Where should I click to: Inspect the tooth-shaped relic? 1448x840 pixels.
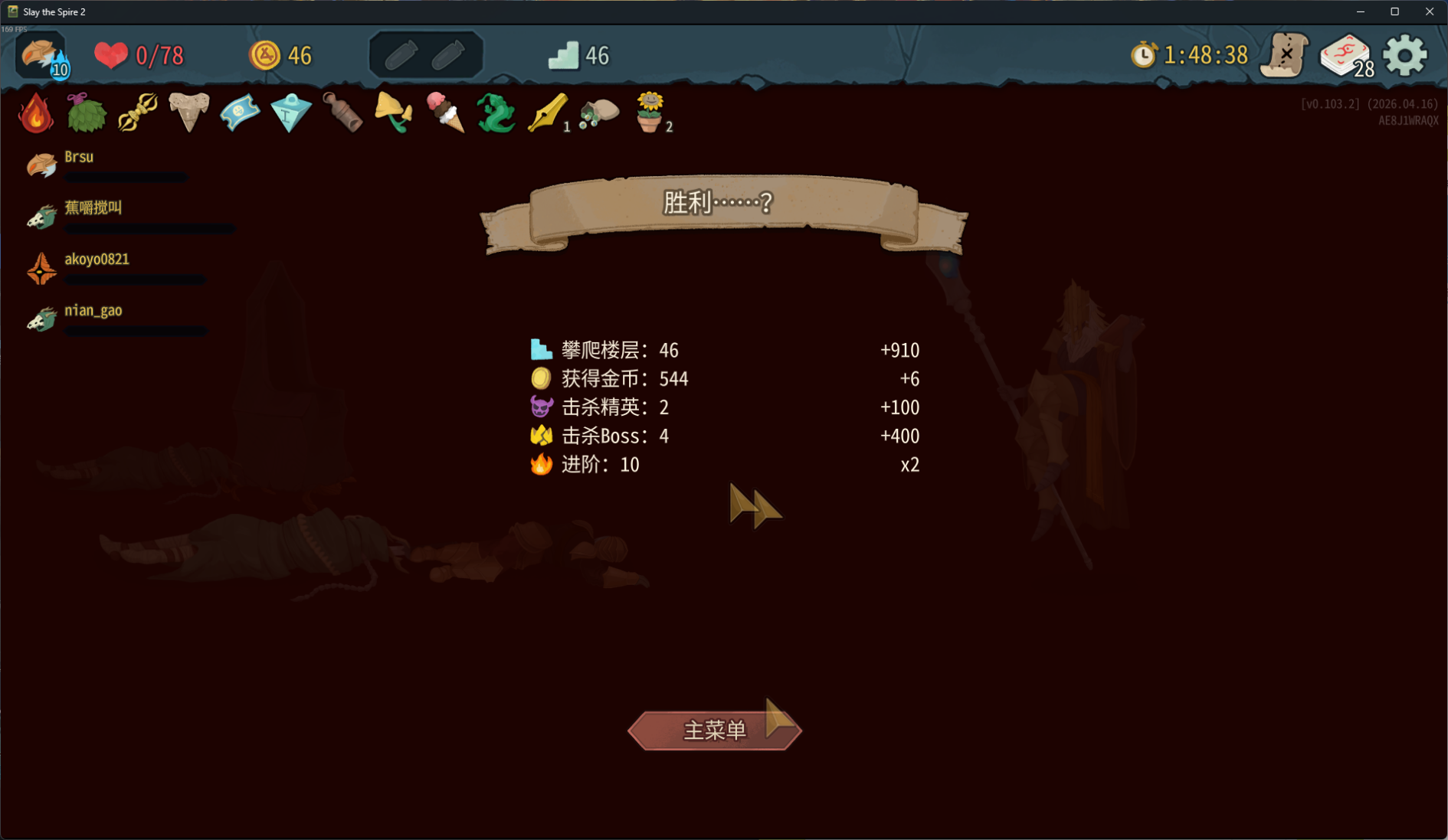coord(188,113)
